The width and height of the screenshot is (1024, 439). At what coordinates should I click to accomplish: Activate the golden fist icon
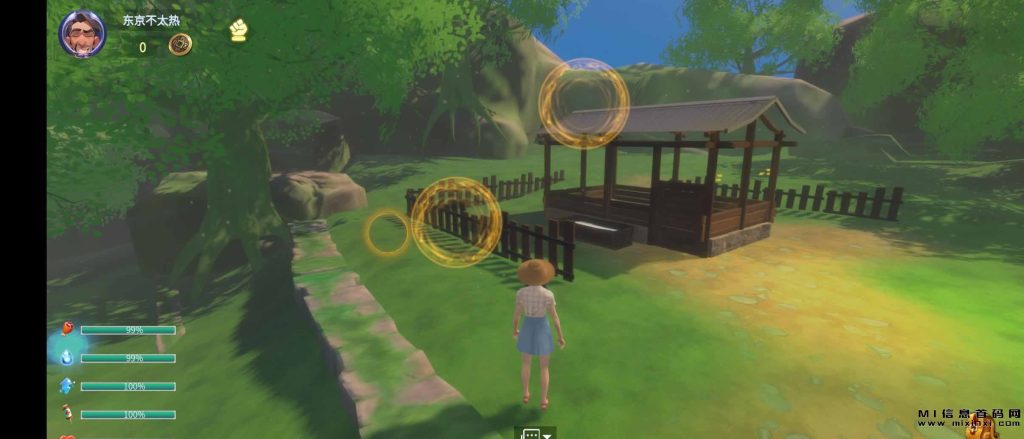pos(237,31)
